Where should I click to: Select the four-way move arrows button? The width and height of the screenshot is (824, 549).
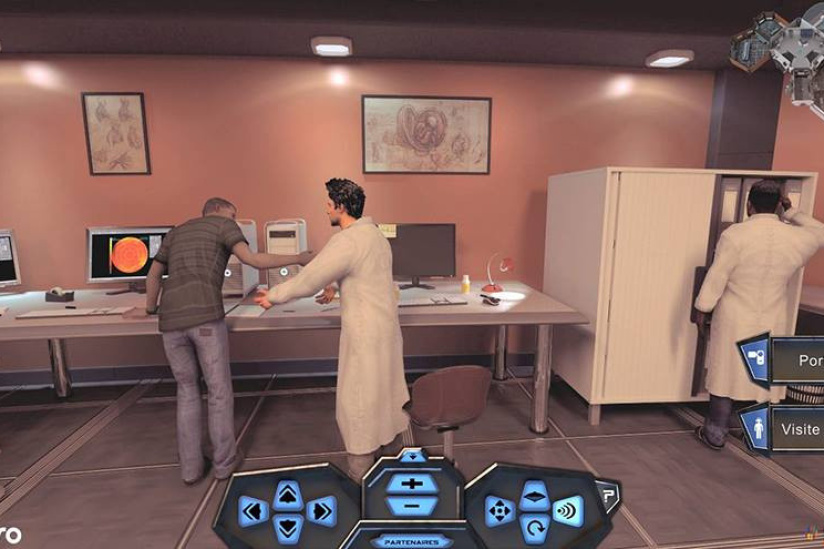pos(499,511)
